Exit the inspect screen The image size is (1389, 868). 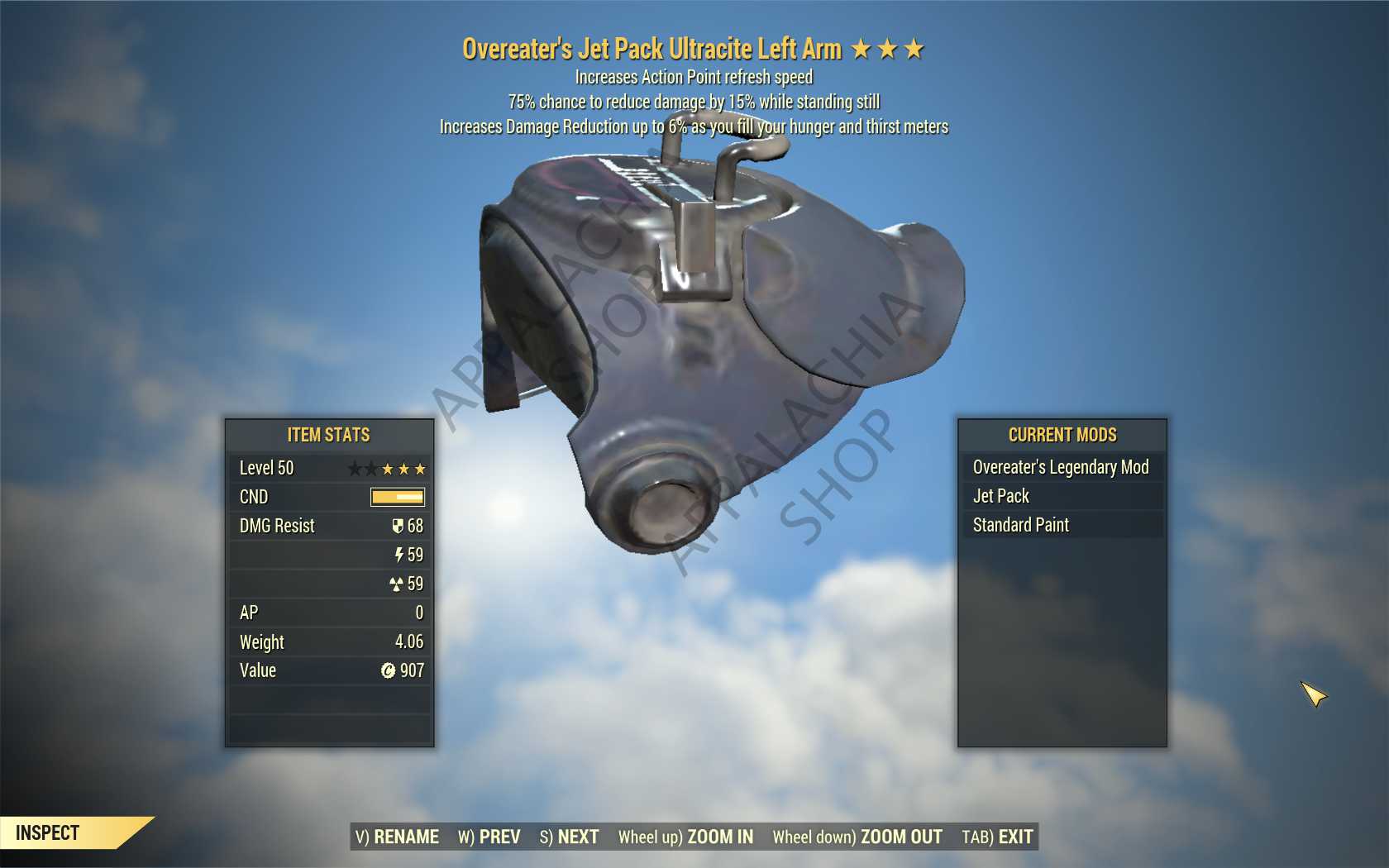(x=997, y=837)
